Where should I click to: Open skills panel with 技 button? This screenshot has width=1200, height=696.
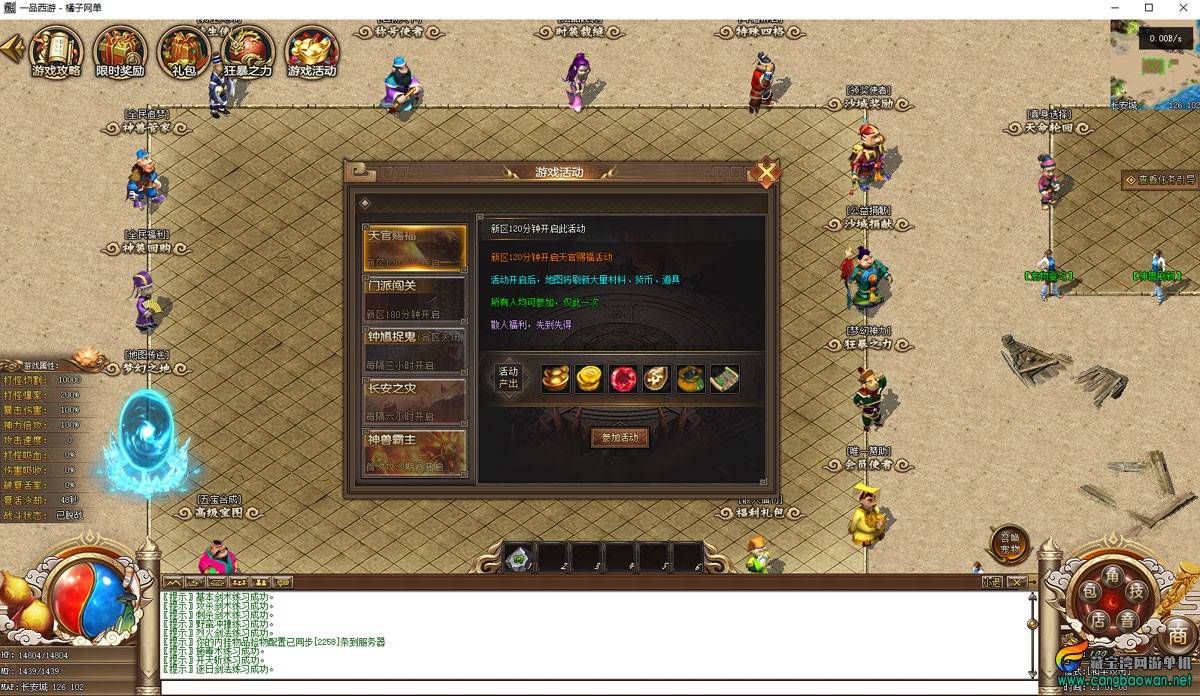coord(1135,590)
